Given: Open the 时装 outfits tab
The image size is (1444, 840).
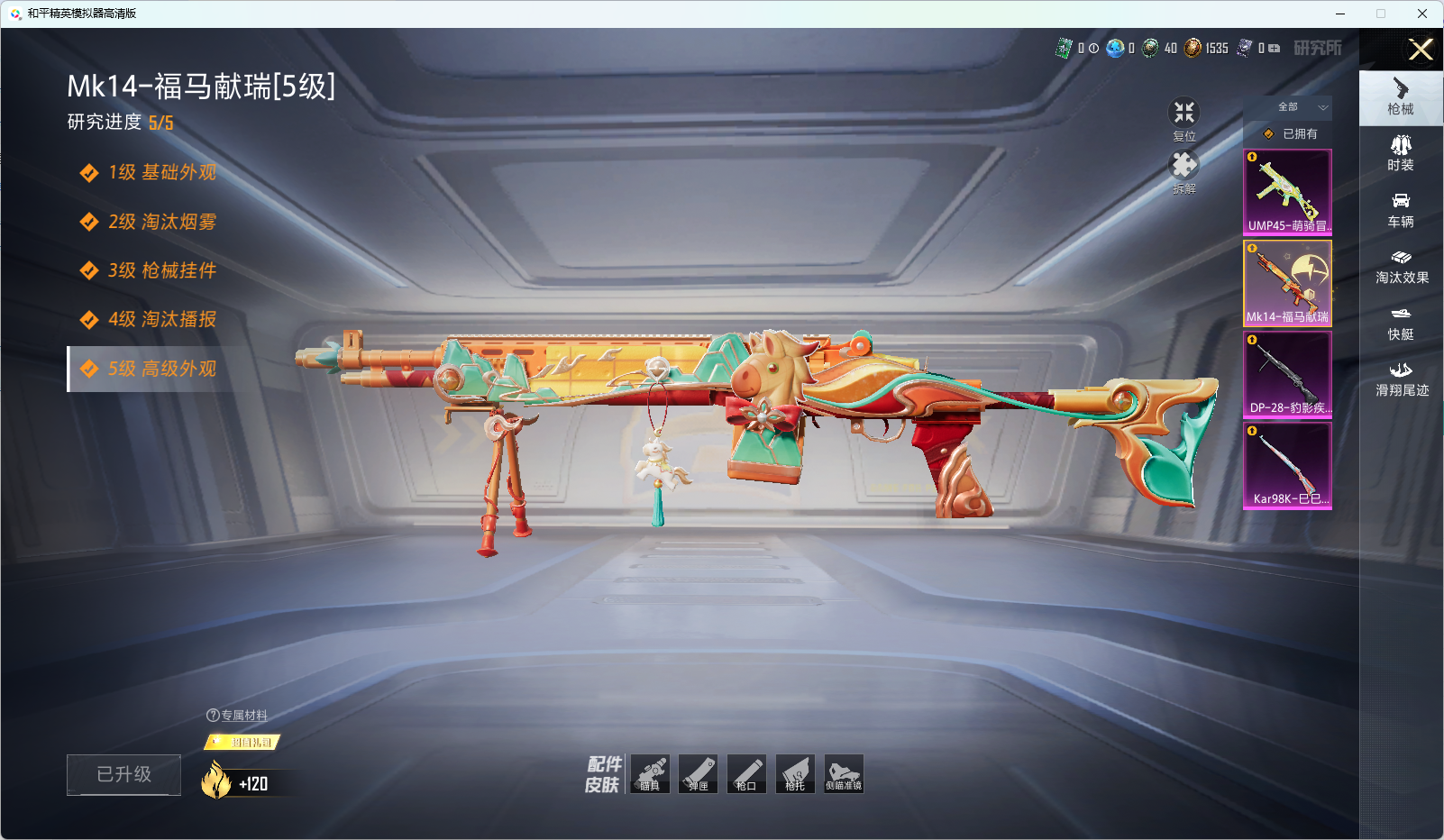Looking at the screenshot, I should (1401, 153).
